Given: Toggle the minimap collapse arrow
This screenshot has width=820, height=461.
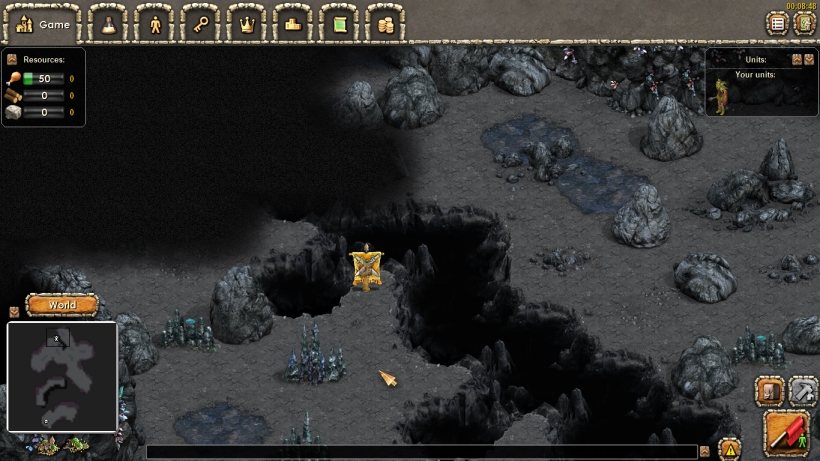Looking at the screenshot, I should click(x=14, y=312).
